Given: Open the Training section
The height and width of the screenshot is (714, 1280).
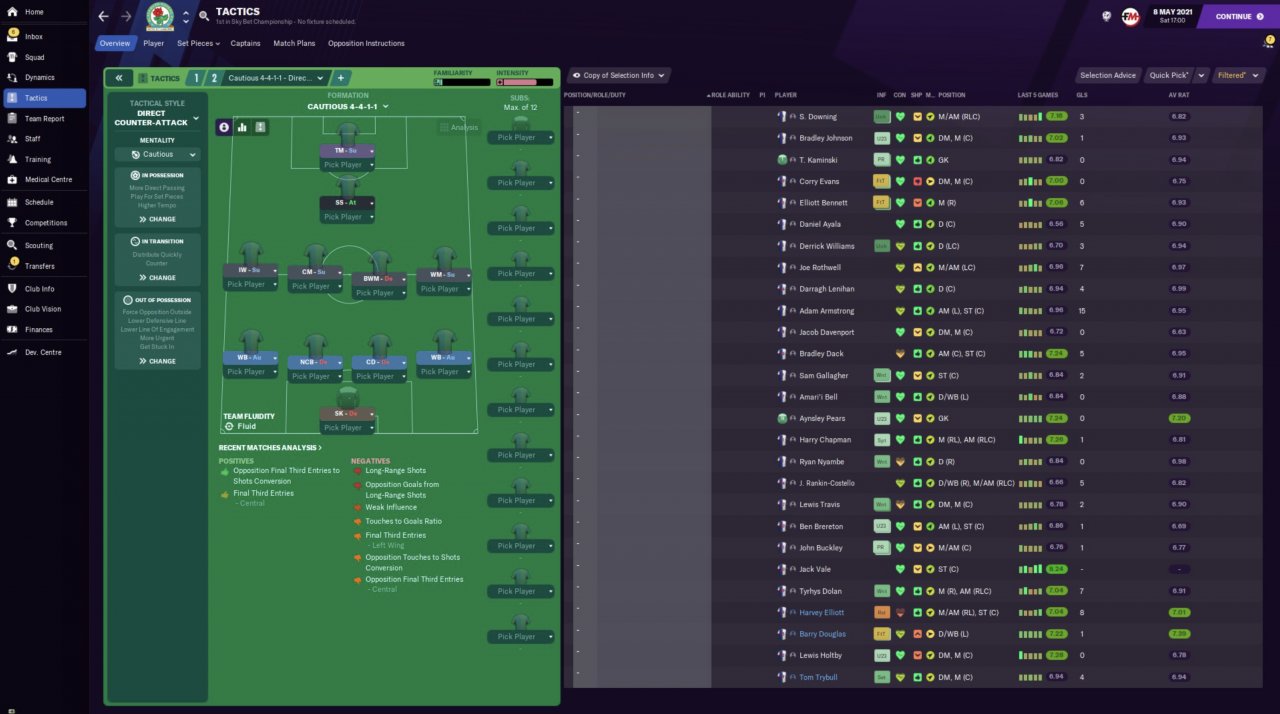Looking at the screenshot, I should click(x=38, y=159).
